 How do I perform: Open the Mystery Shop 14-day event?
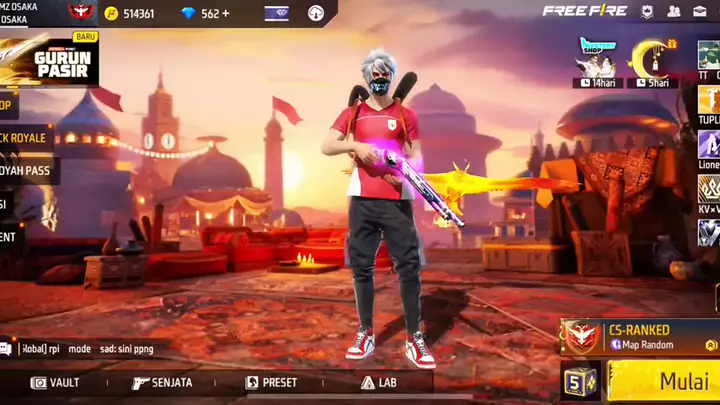click(x=597, y=62)
